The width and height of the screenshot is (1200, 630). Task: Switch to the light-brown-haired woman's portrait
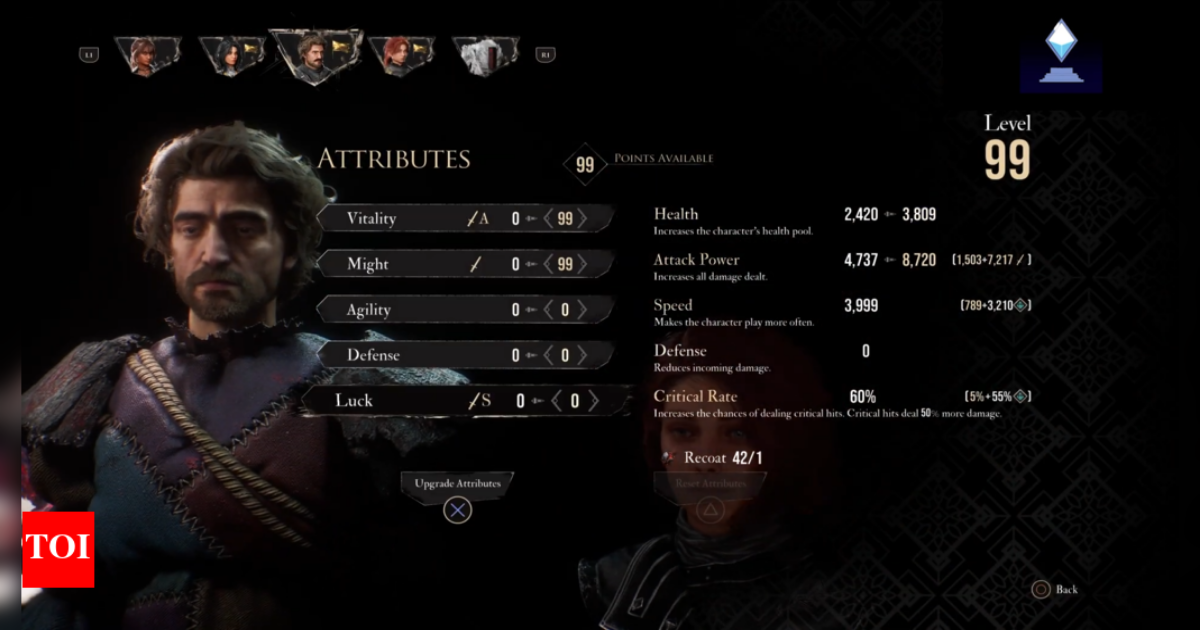pyautogui.click(x=146, y=56)
